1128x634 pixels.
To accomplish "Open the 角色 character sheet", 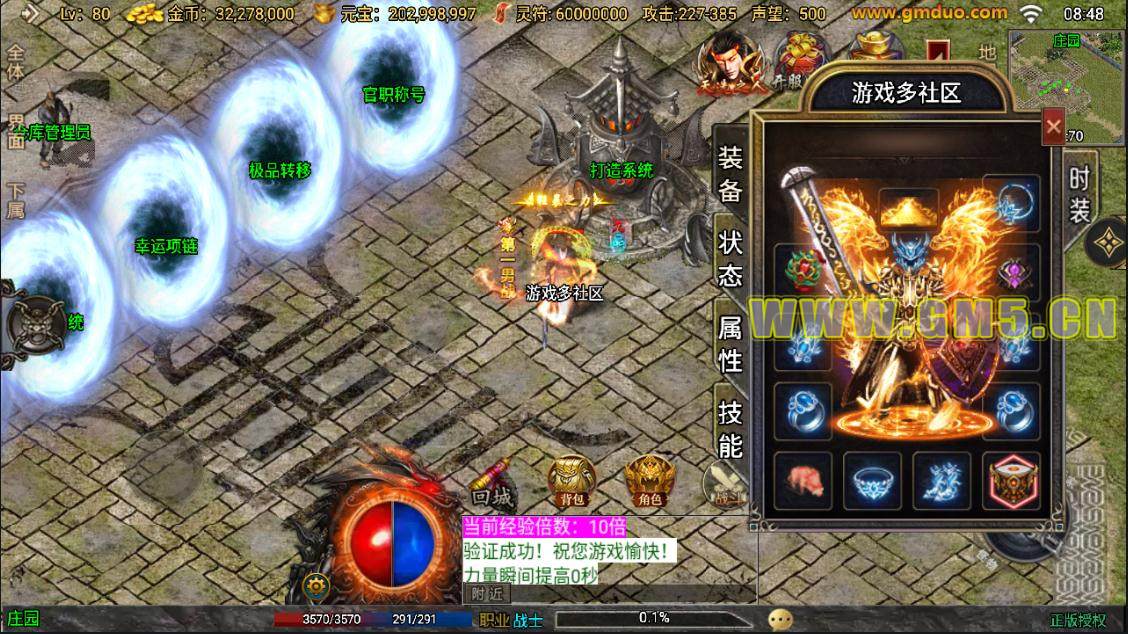I will coord(648,481).
